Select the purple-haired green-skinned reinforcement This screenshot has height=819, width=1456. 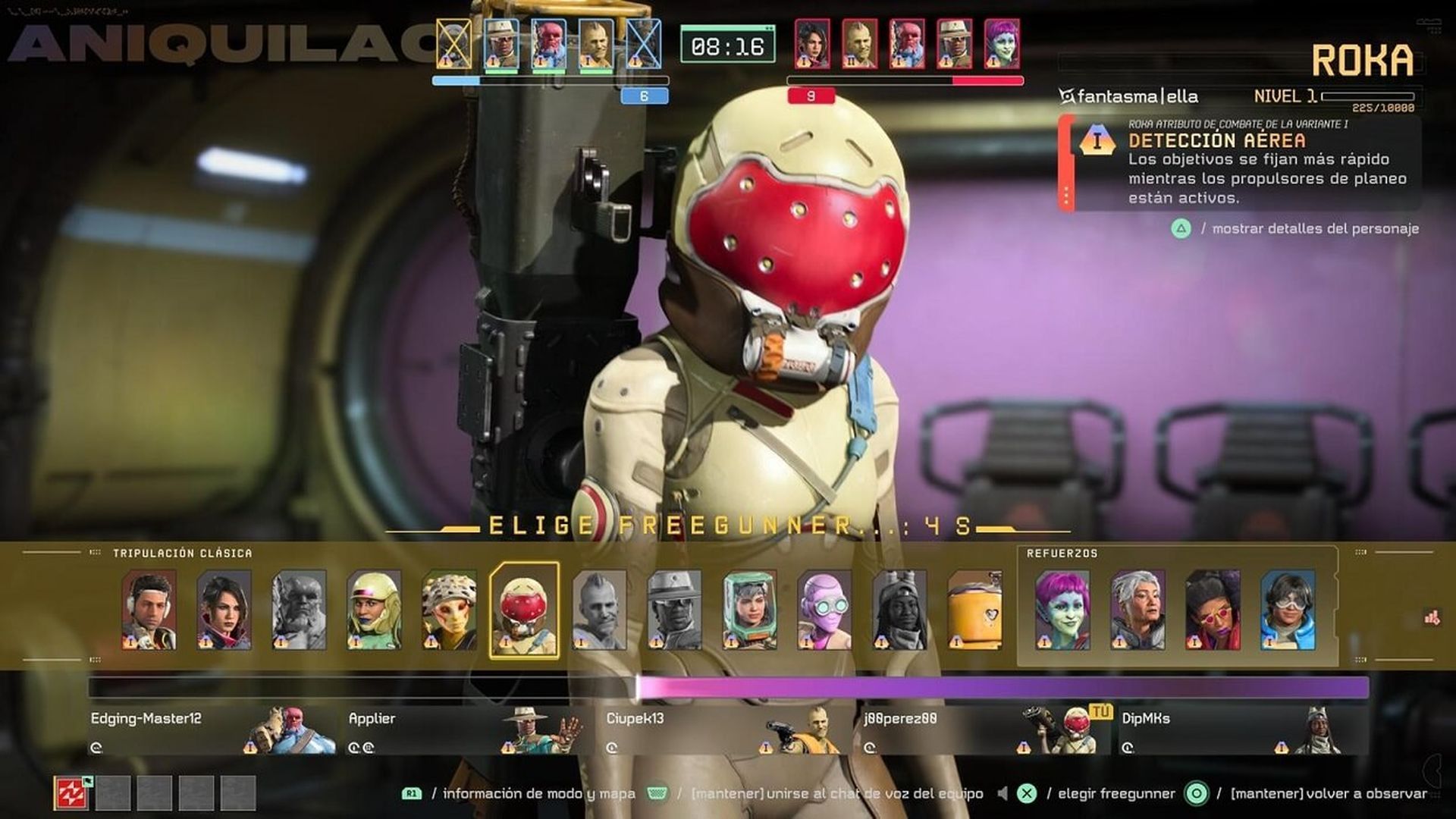click(x=1062, y=610)
